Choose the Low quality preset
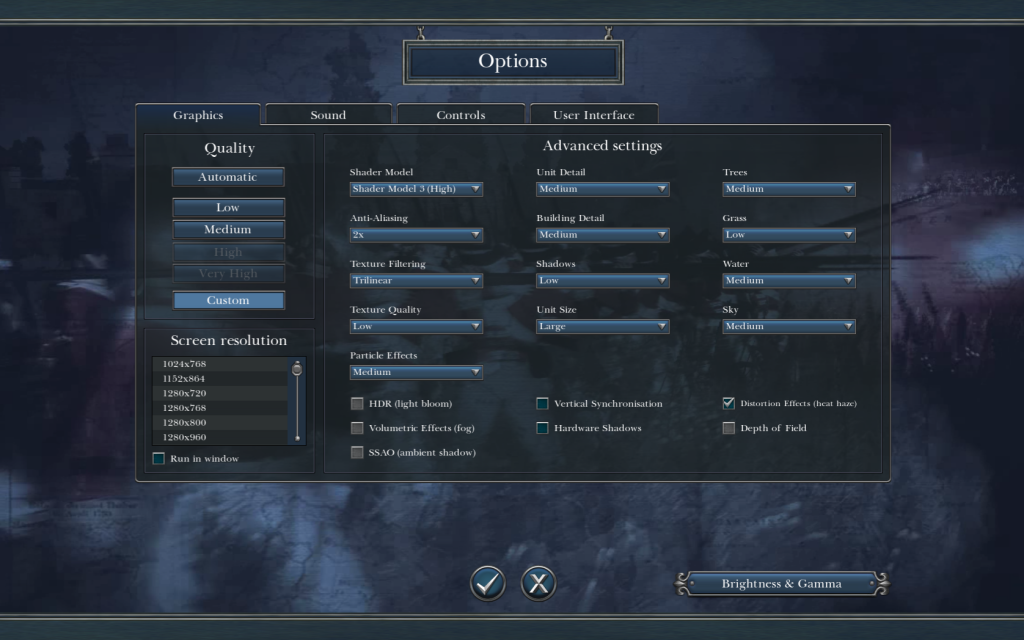1024x640 pixels. click(228, 208)
